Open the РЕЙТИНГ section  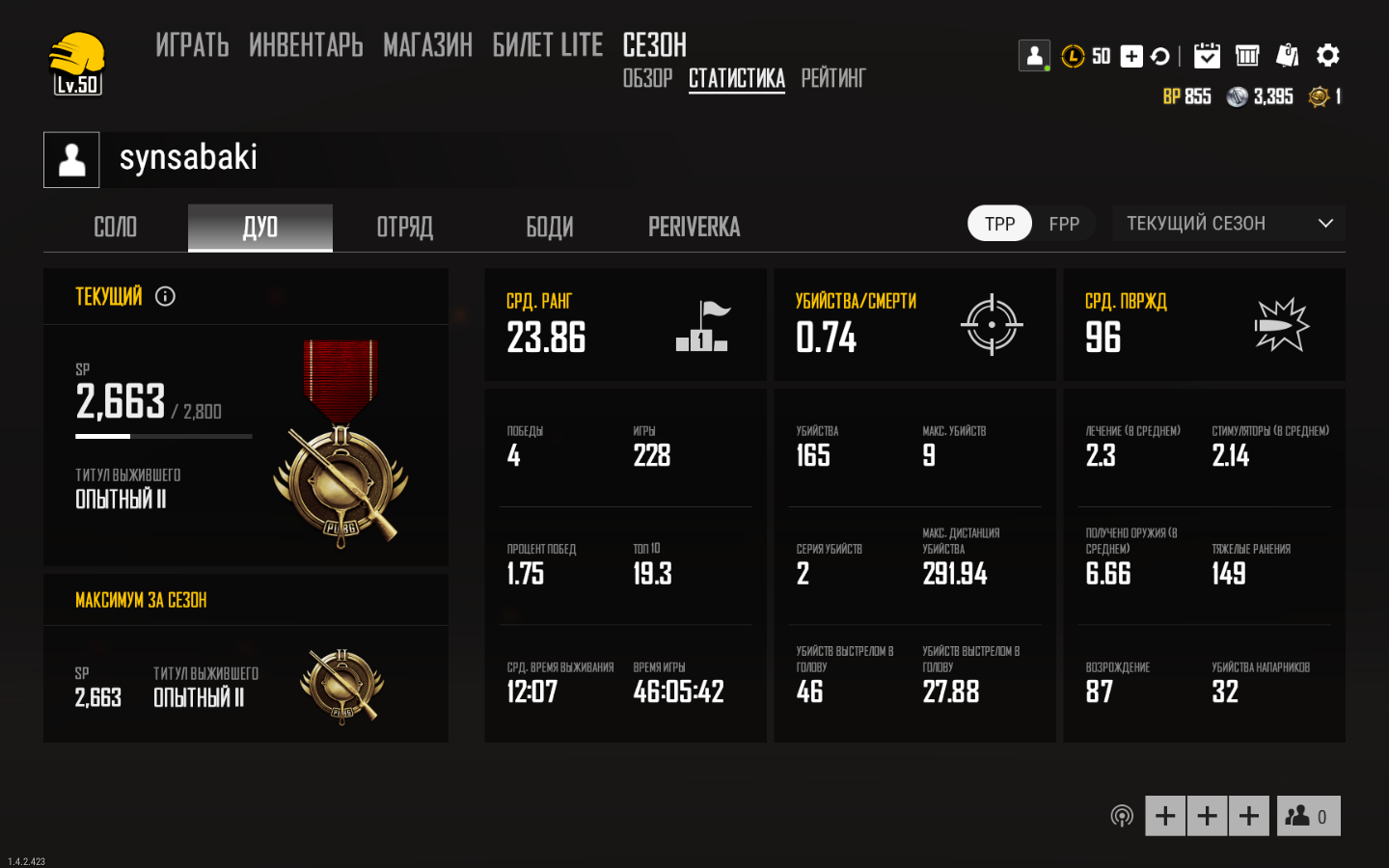pyautogui.click(x=833, y=79)
